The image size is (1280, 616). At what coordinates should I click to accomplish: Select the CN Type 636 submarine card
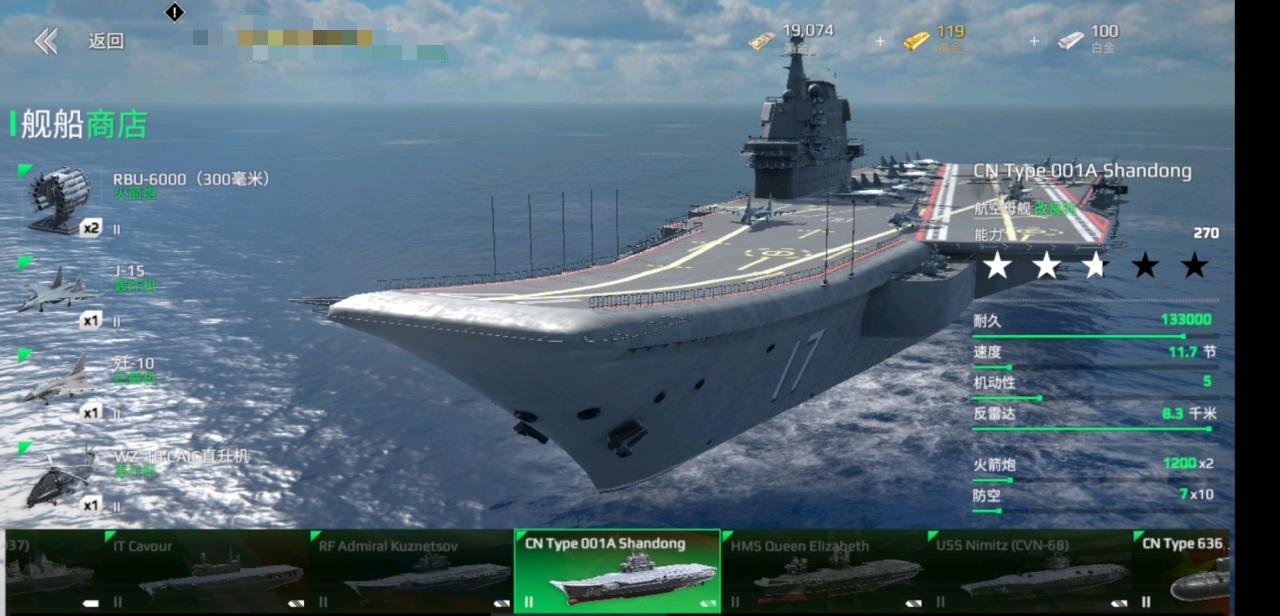tap(1185, 571)
